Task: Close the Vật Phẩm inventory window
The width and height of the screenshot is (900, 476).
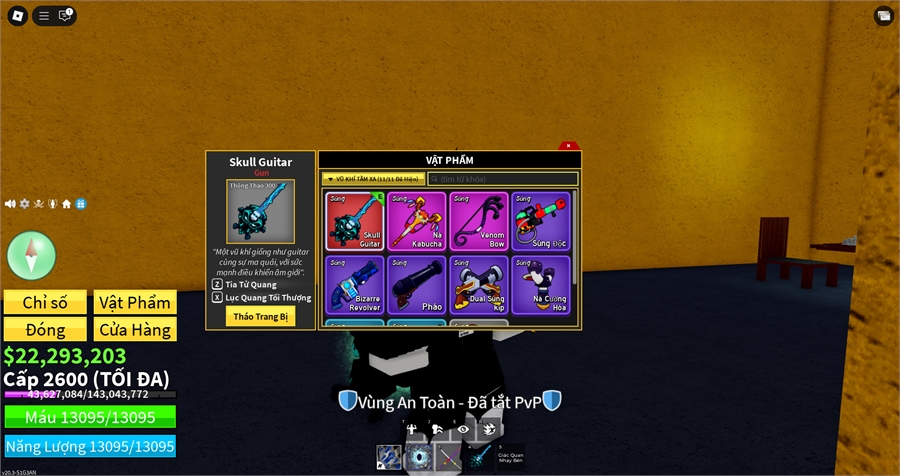Action: click(x=568, y=146)
